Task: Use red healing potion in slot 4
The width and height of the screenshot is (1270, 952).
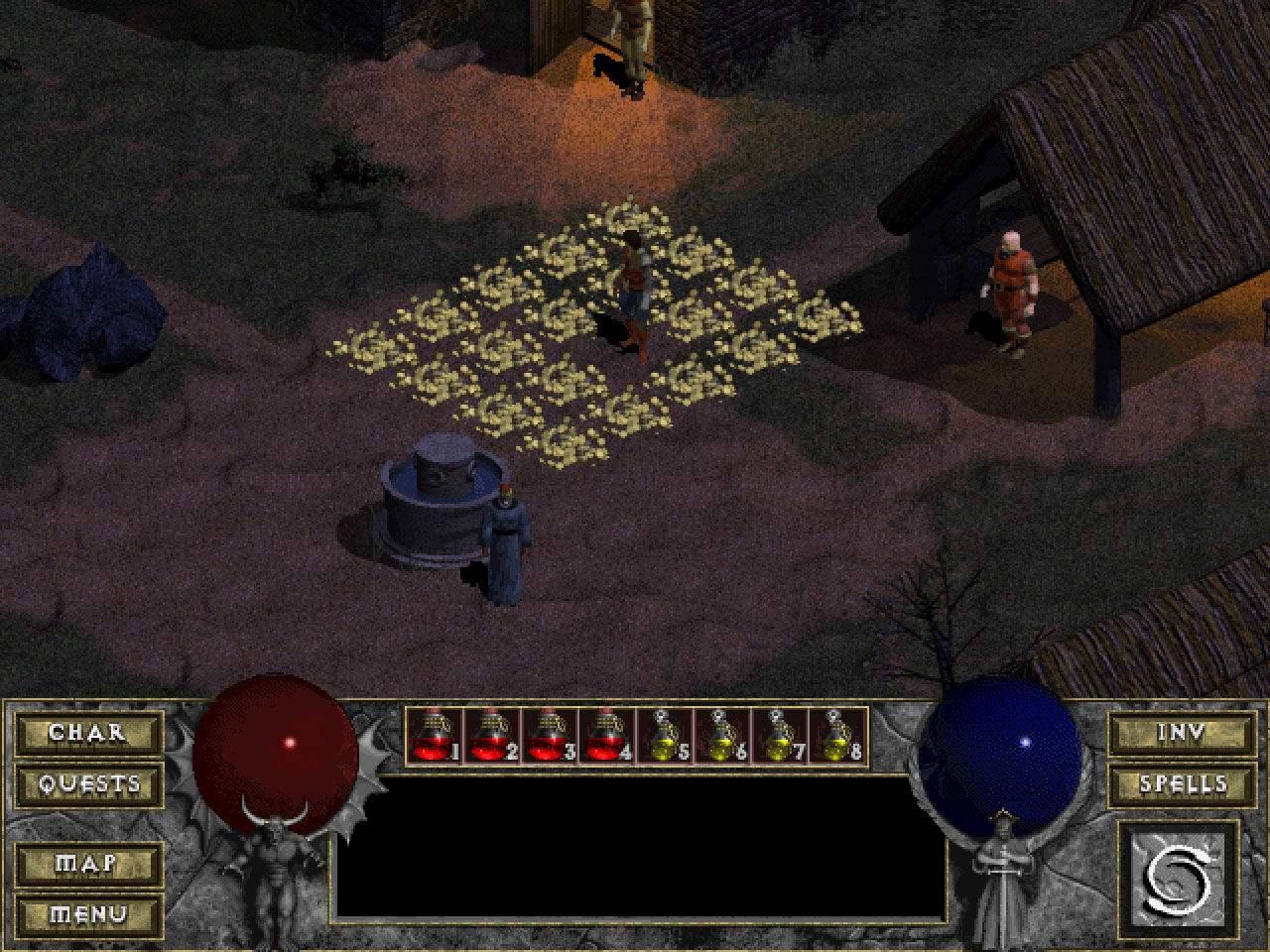Action: pos(607,737)
